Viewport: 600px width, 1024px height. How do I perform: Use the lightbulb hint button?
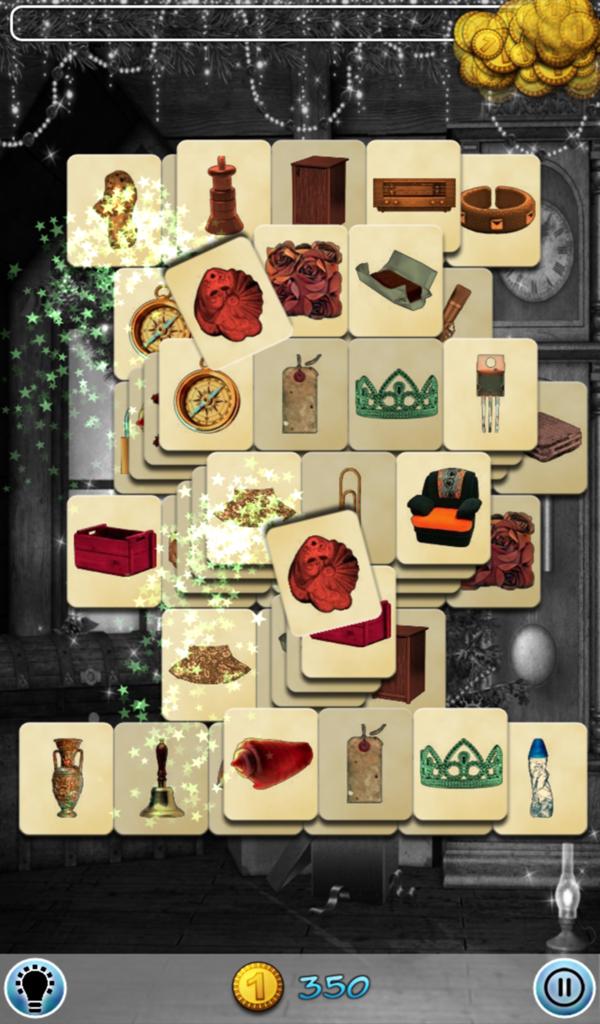[x=35, y=987]
